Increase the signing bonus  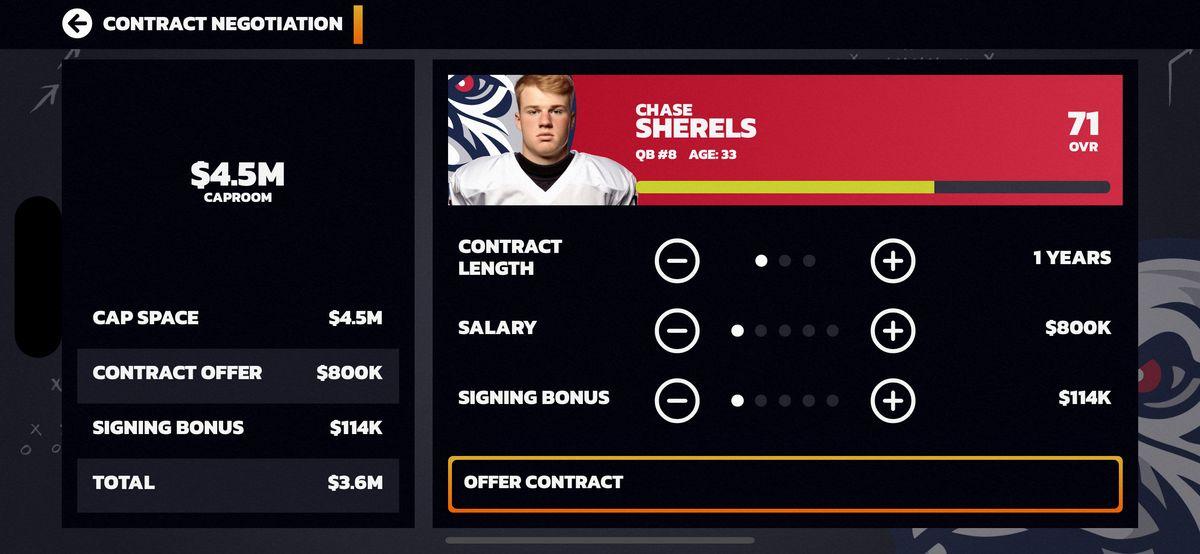[x=893, y=400]
